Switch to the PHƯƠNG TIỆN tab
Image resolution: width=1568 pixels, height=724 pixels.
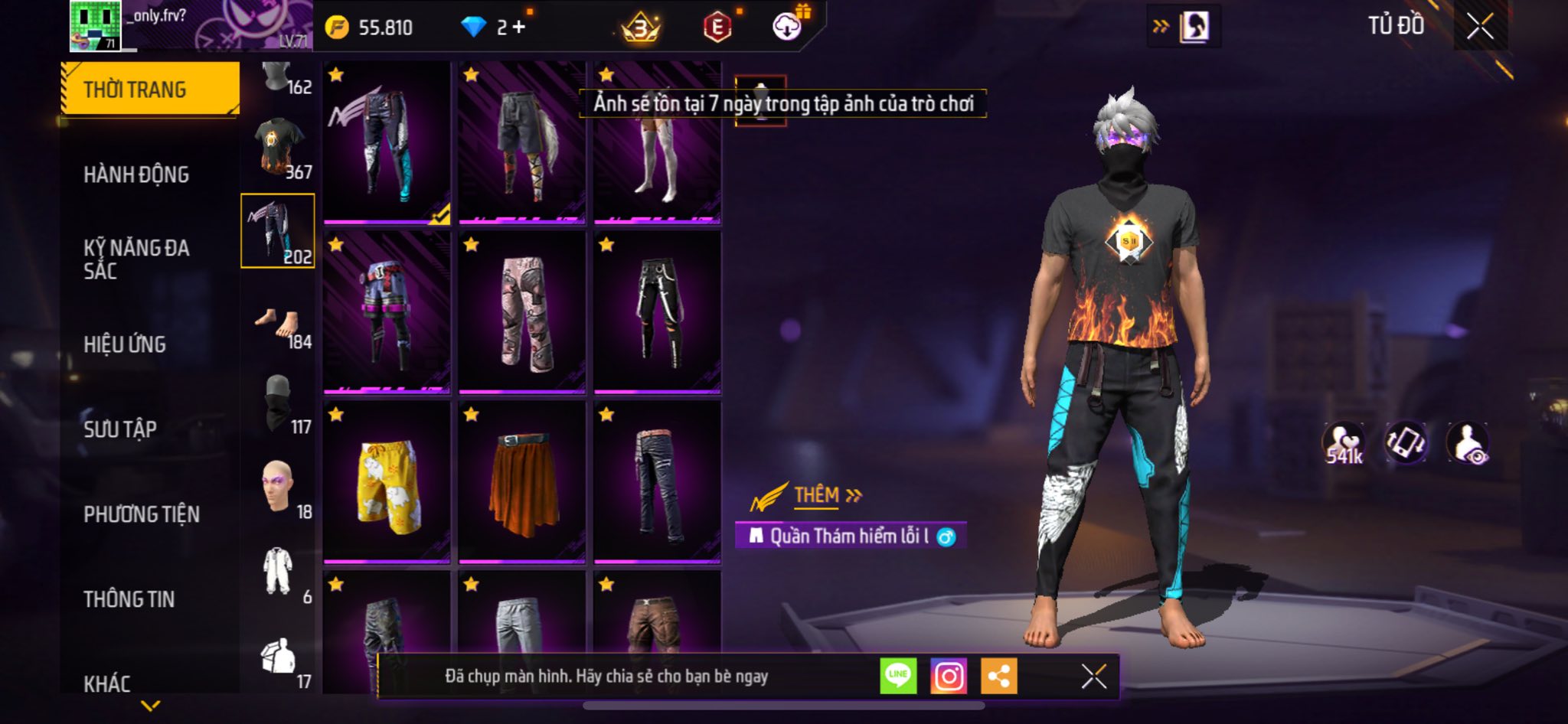pyautogui.click(x=142, y=514)
